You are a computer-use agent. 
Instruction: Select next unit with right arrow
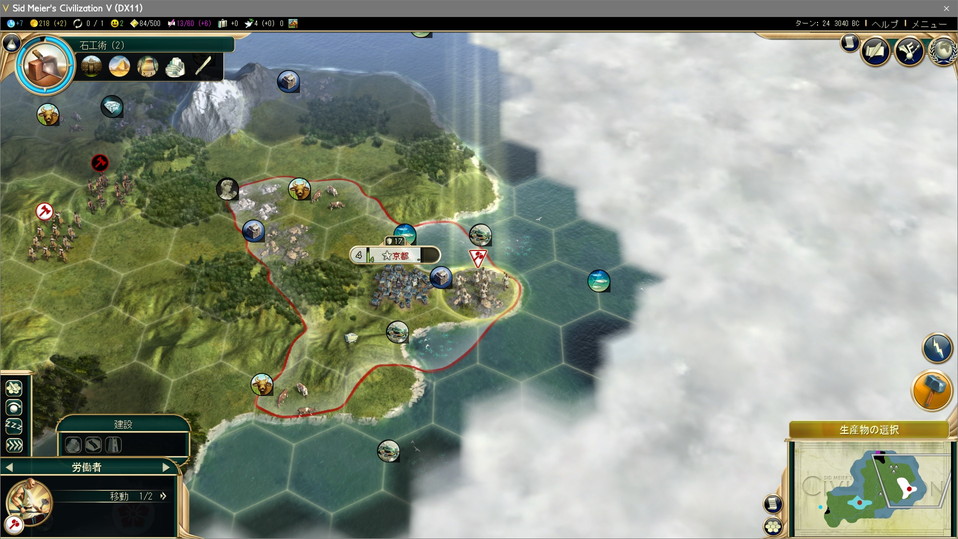166,467
